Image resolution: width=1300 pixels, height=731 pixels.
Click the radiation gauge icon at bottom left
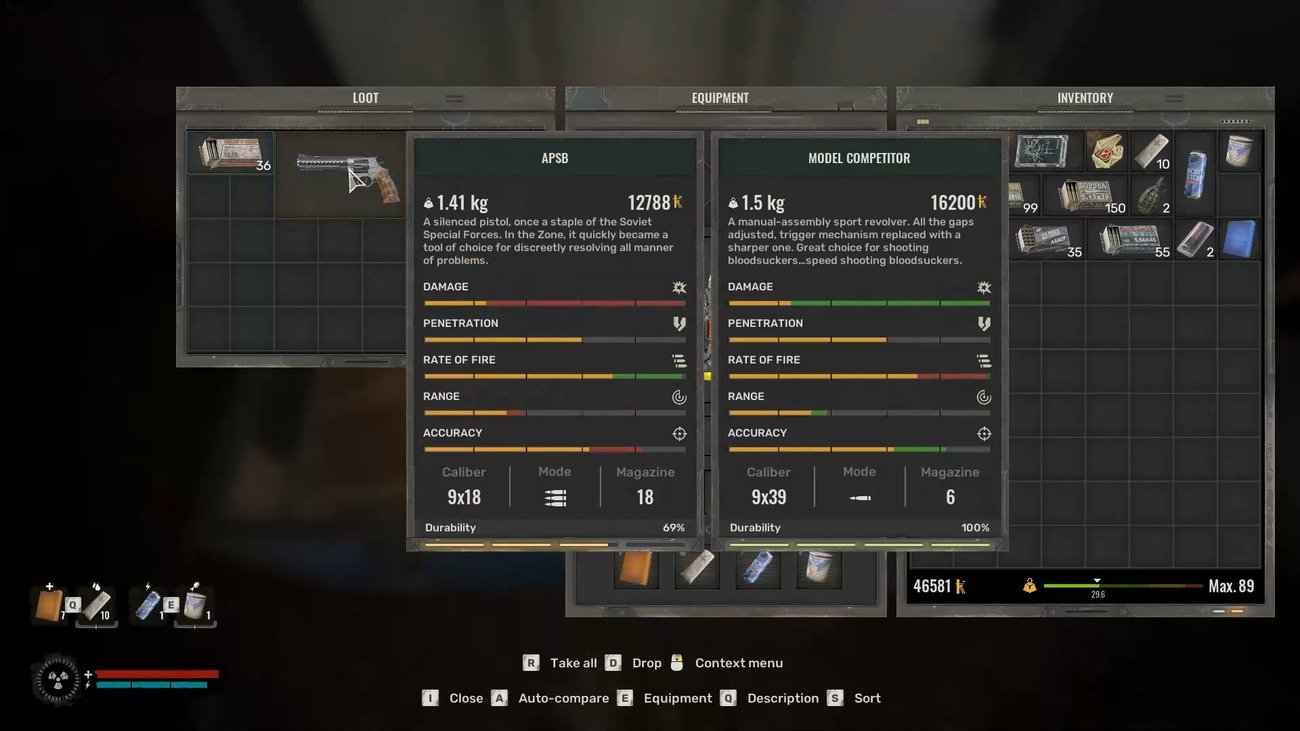57,680
